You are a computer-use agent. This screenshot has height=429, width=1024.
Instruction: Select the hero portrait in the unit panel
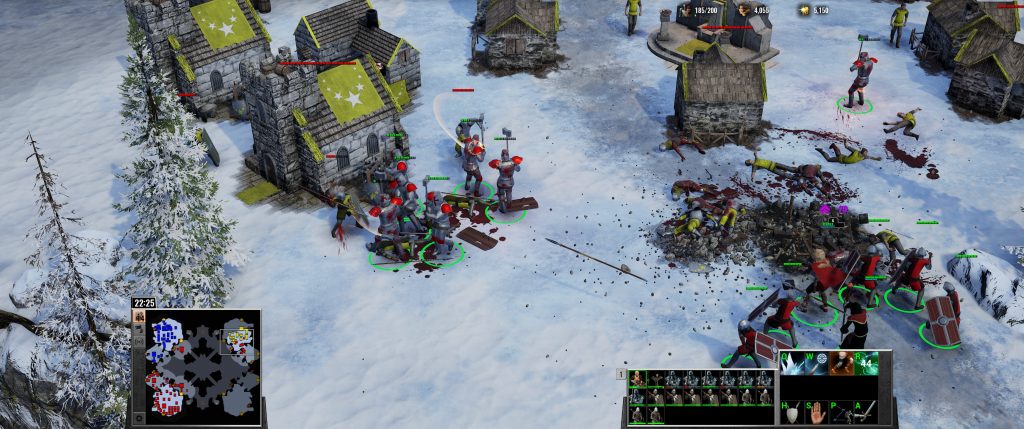click(x=637, y=379)
